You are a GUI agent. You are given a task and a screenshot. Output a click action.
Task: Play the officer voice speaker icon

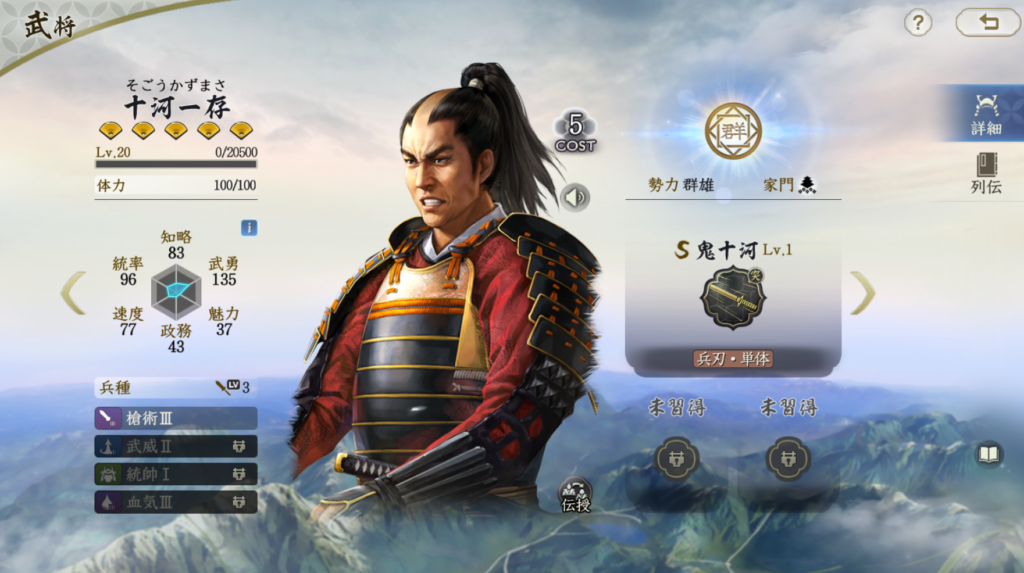pos(575,198)
